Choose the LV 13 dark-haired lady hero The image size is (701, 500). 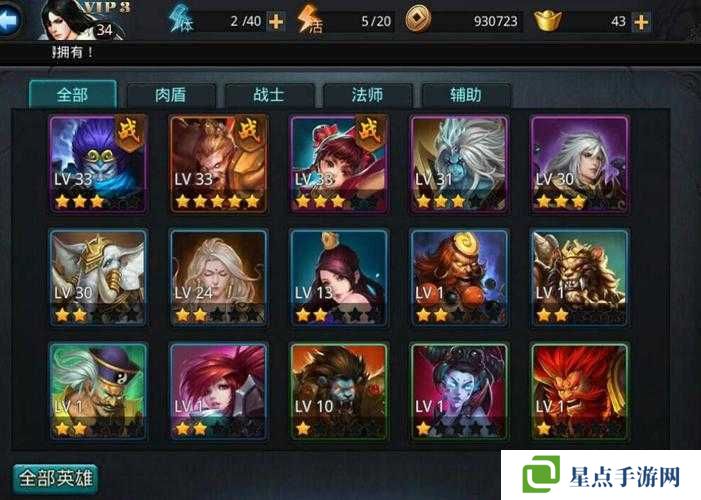pyautogui.click(x=338, y=277)
